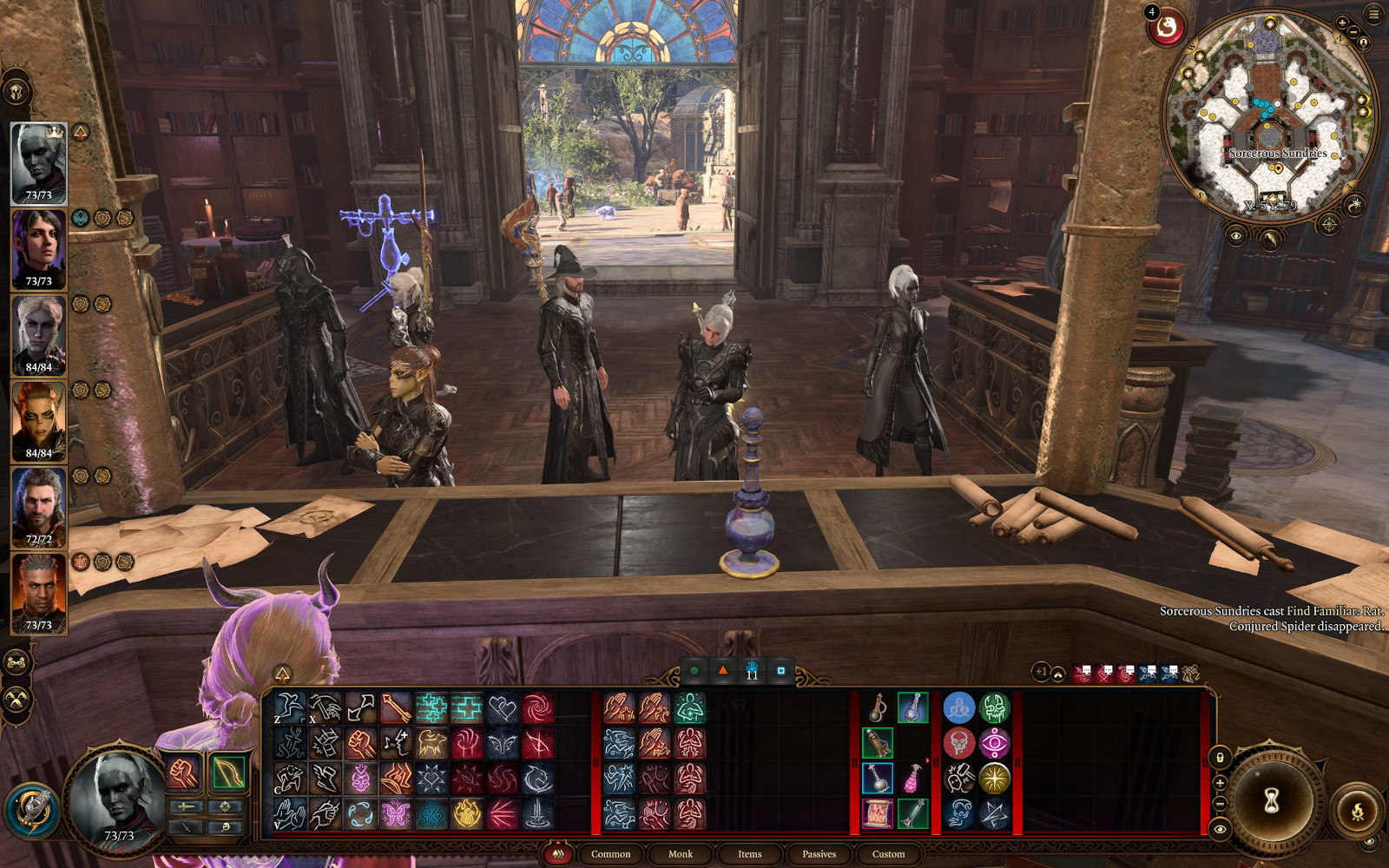Activate the pink butterfly ability icon

(396, 814)
